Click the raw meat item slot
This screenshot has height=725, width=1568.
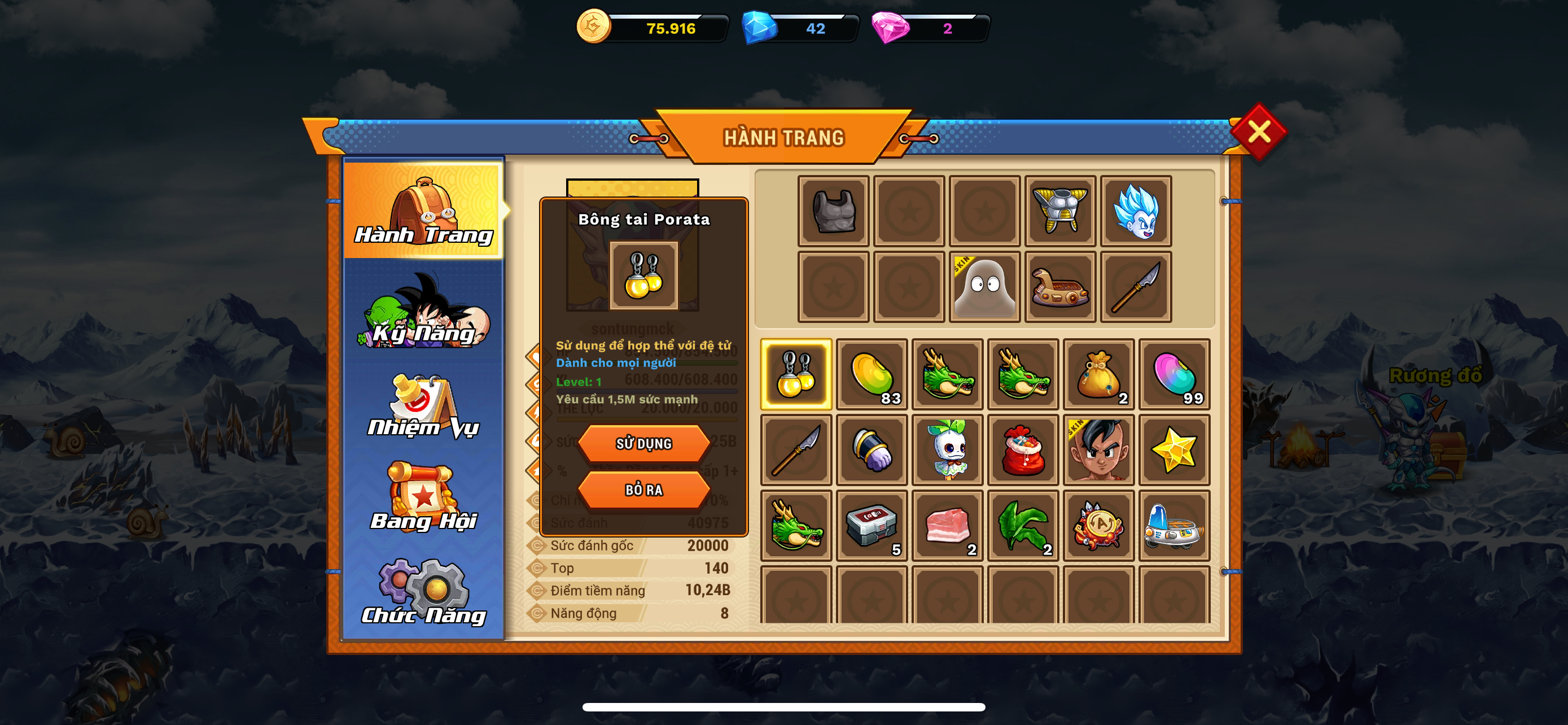[x=947, y=525]
